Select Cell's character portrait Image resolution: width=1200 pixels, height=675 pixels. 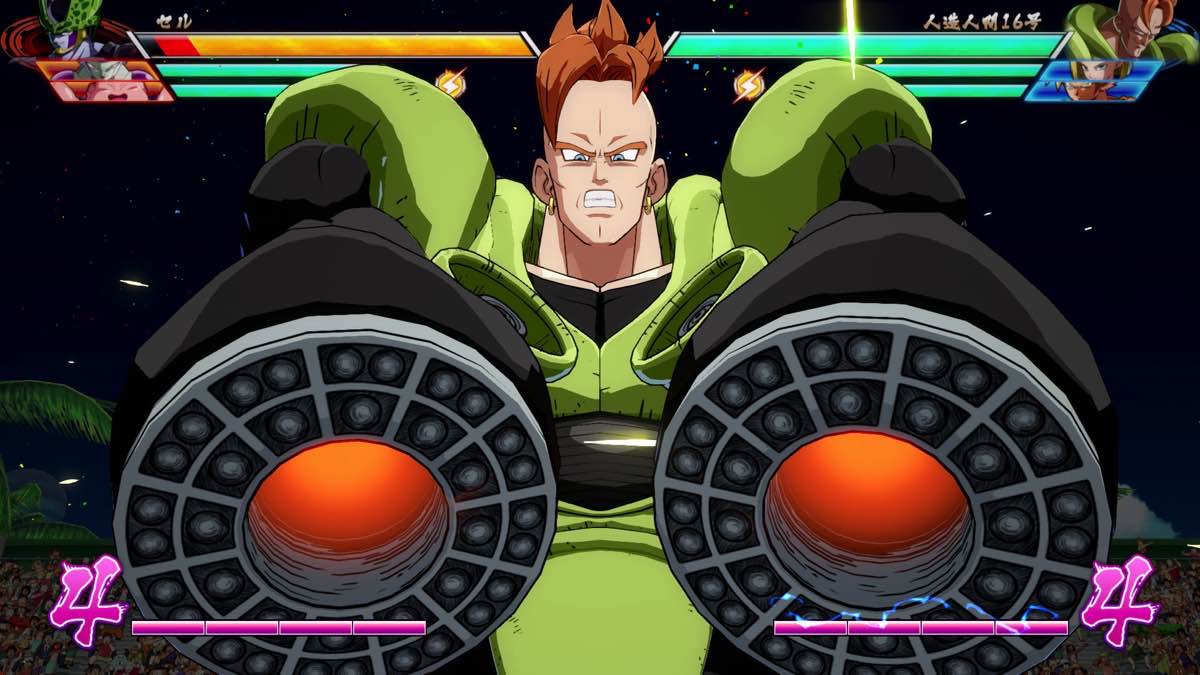(68, 30)
